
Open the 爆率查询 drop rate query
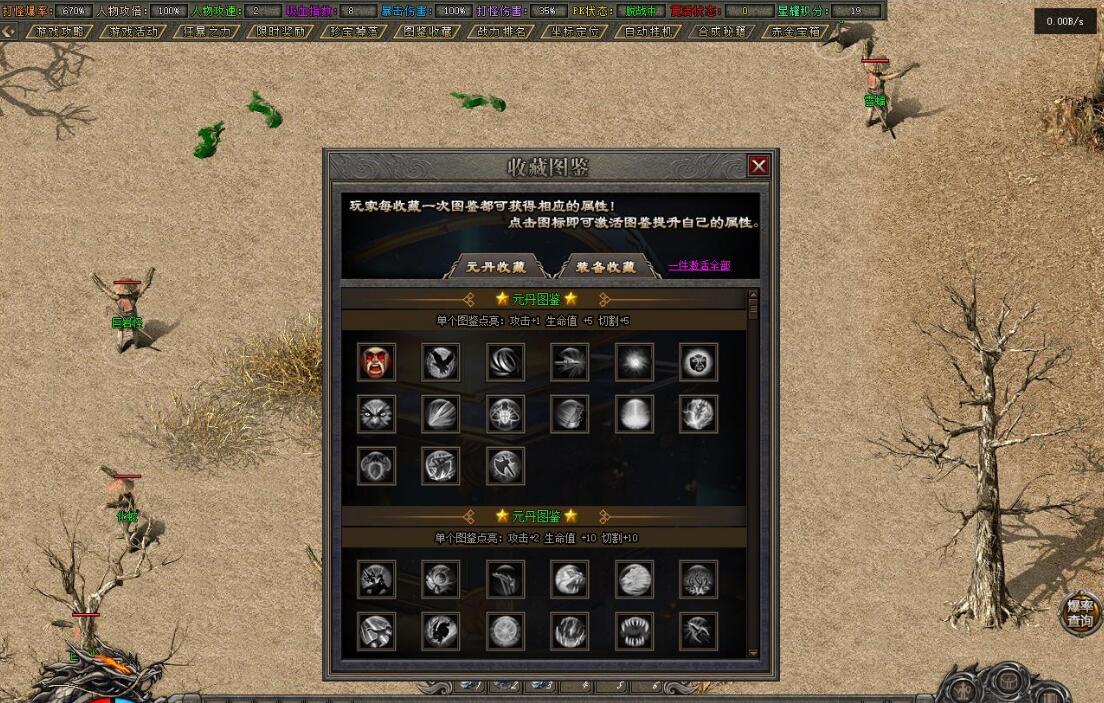tap(1079, 613)
